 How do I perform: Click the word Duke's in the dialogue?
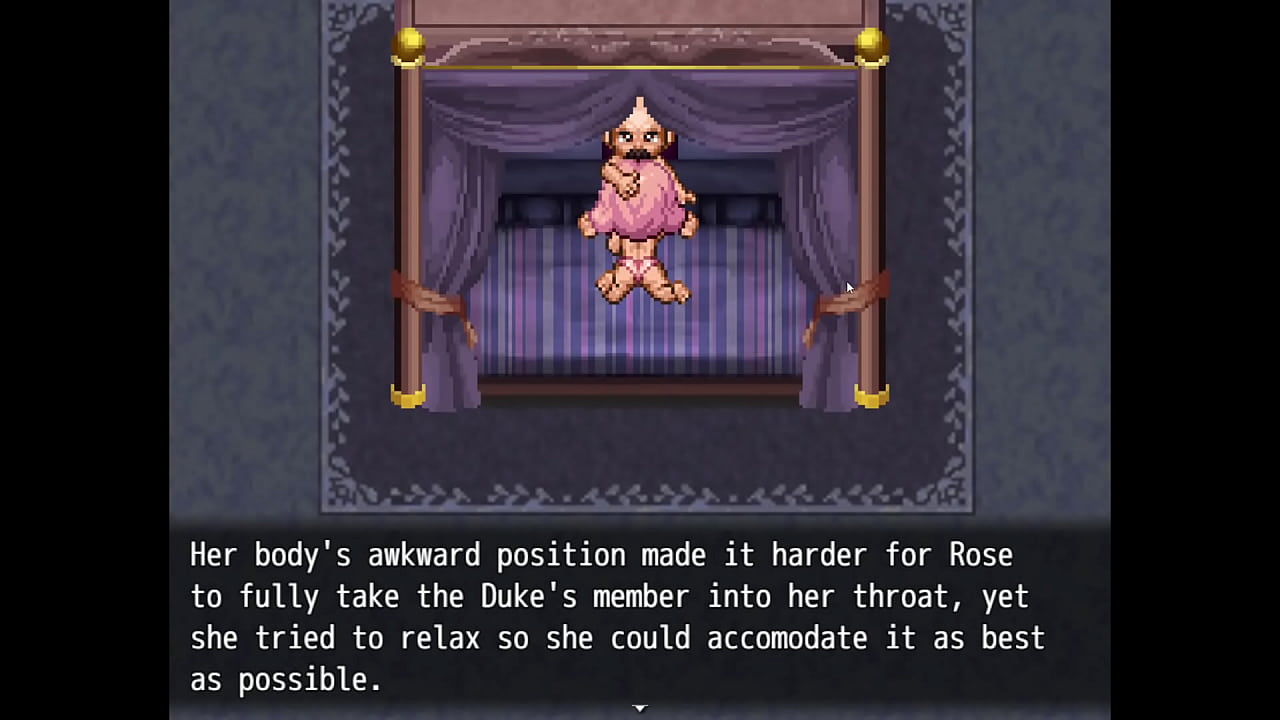(531, 597)
